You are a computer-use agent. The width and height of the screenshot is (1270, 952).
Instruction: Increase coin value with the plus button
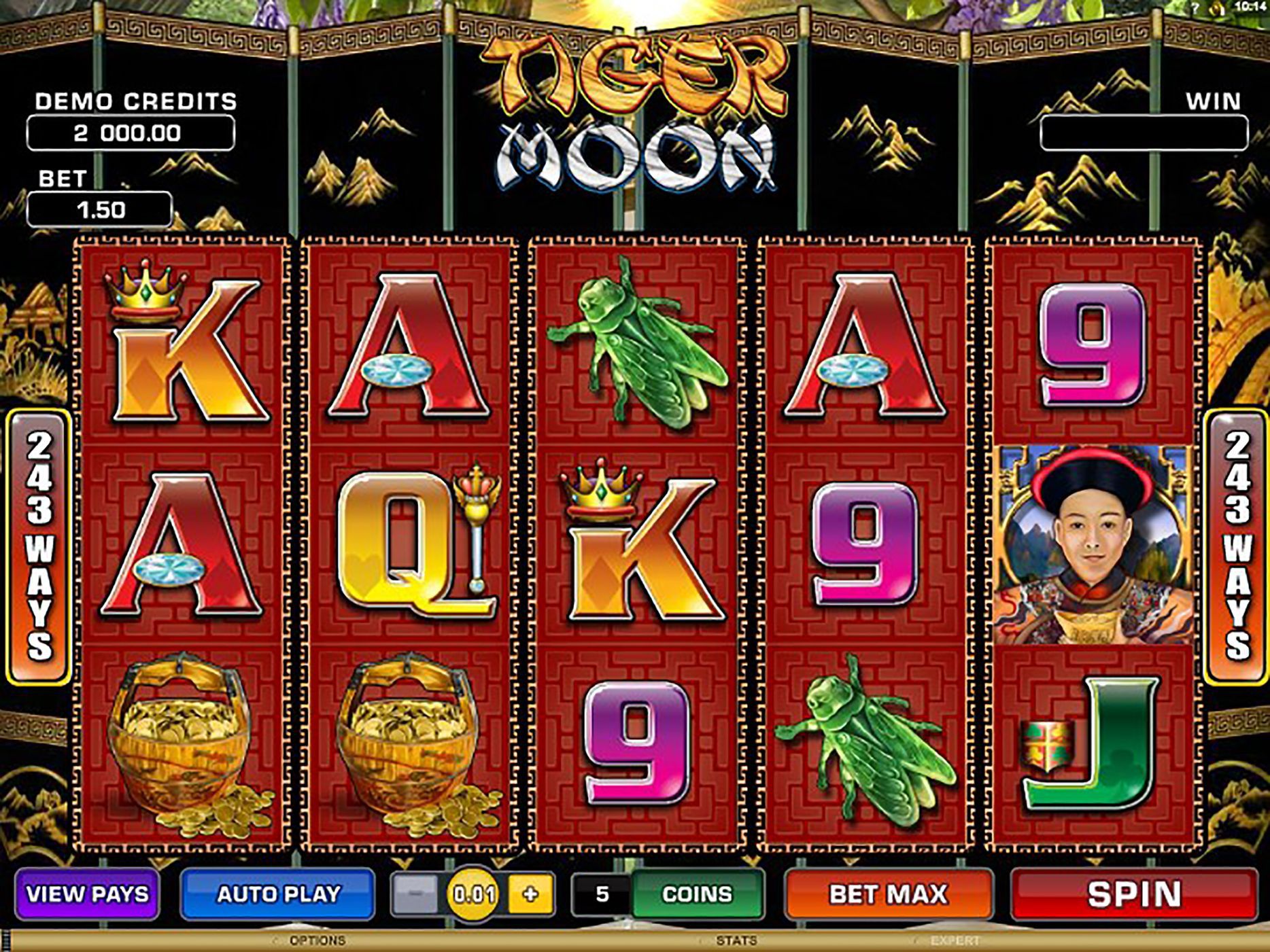530,894
